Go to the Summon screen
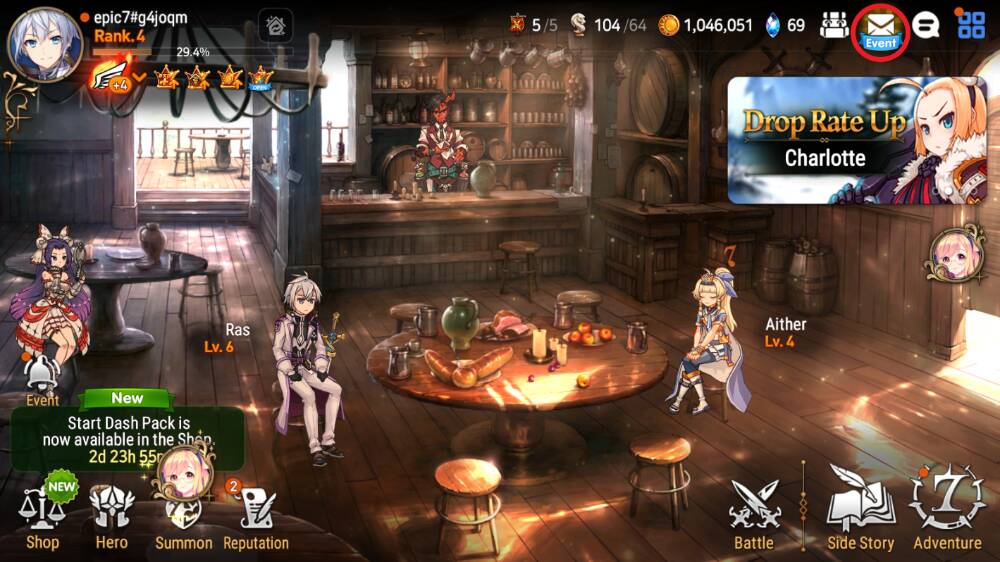1000x562 pixels. (183, 517)
